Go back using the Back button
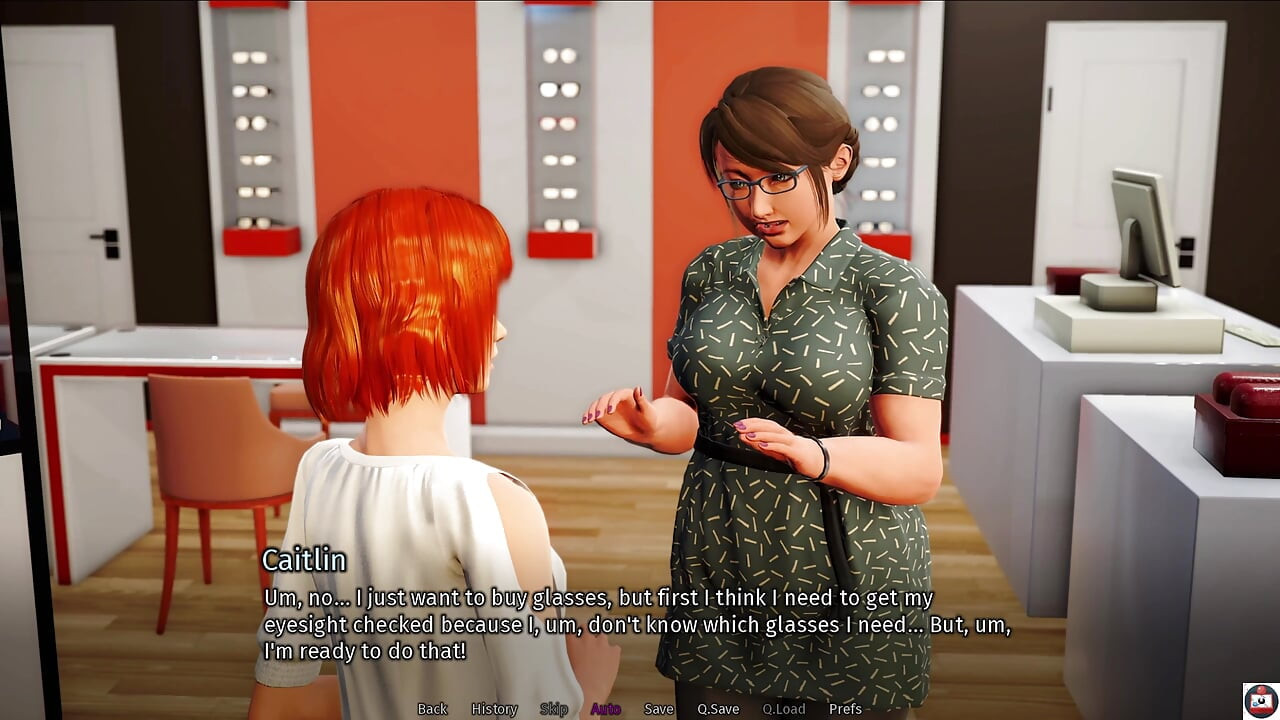Viewport: 1280px width, 720px height. (432, 709)
